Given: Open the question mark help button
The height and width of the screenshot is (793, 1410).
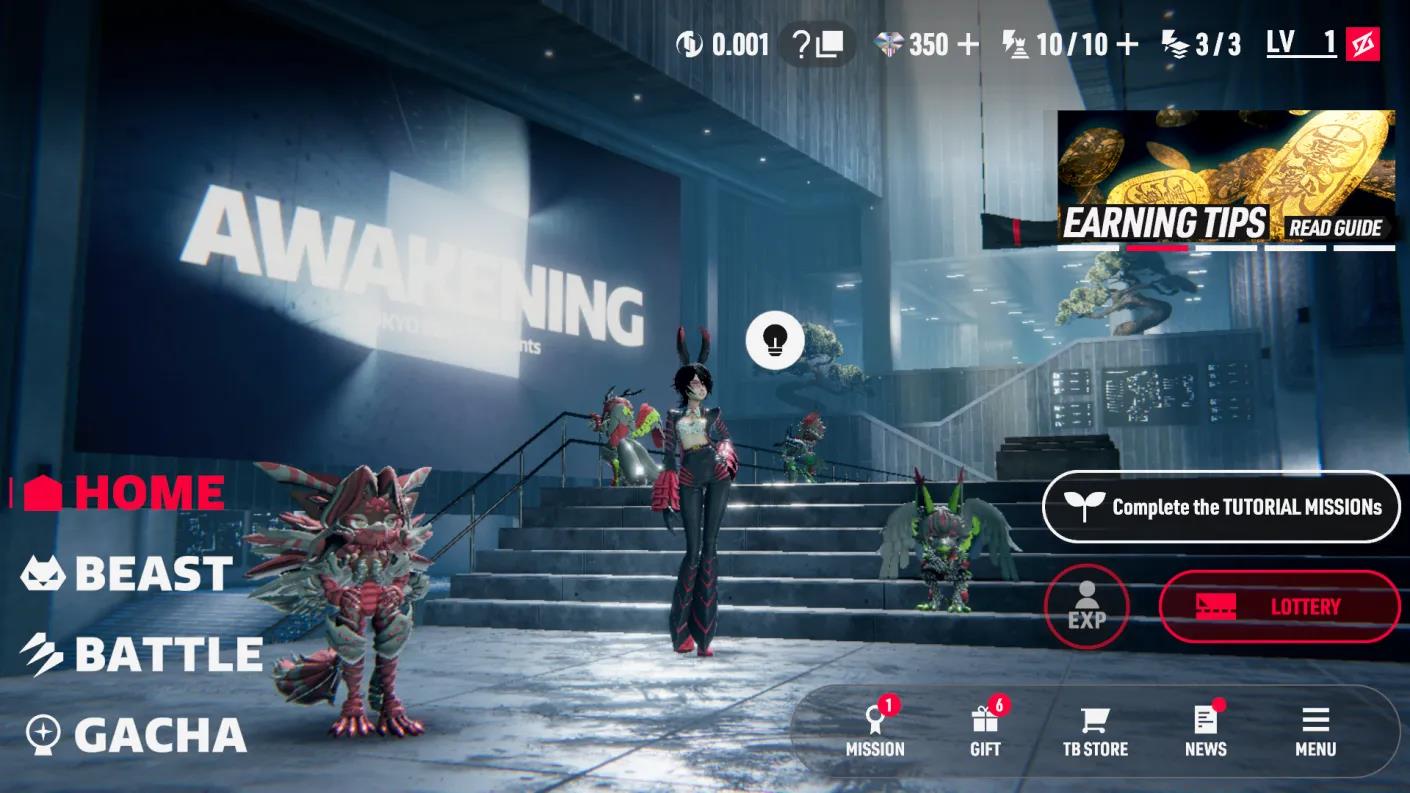Looking at the screenshot, I should coord(816,44).
